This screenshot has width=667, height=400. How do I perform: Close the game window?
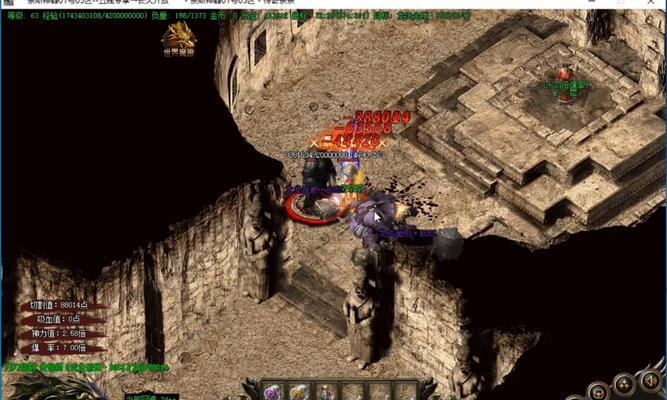pyautogui.click(x=650, y=4)
